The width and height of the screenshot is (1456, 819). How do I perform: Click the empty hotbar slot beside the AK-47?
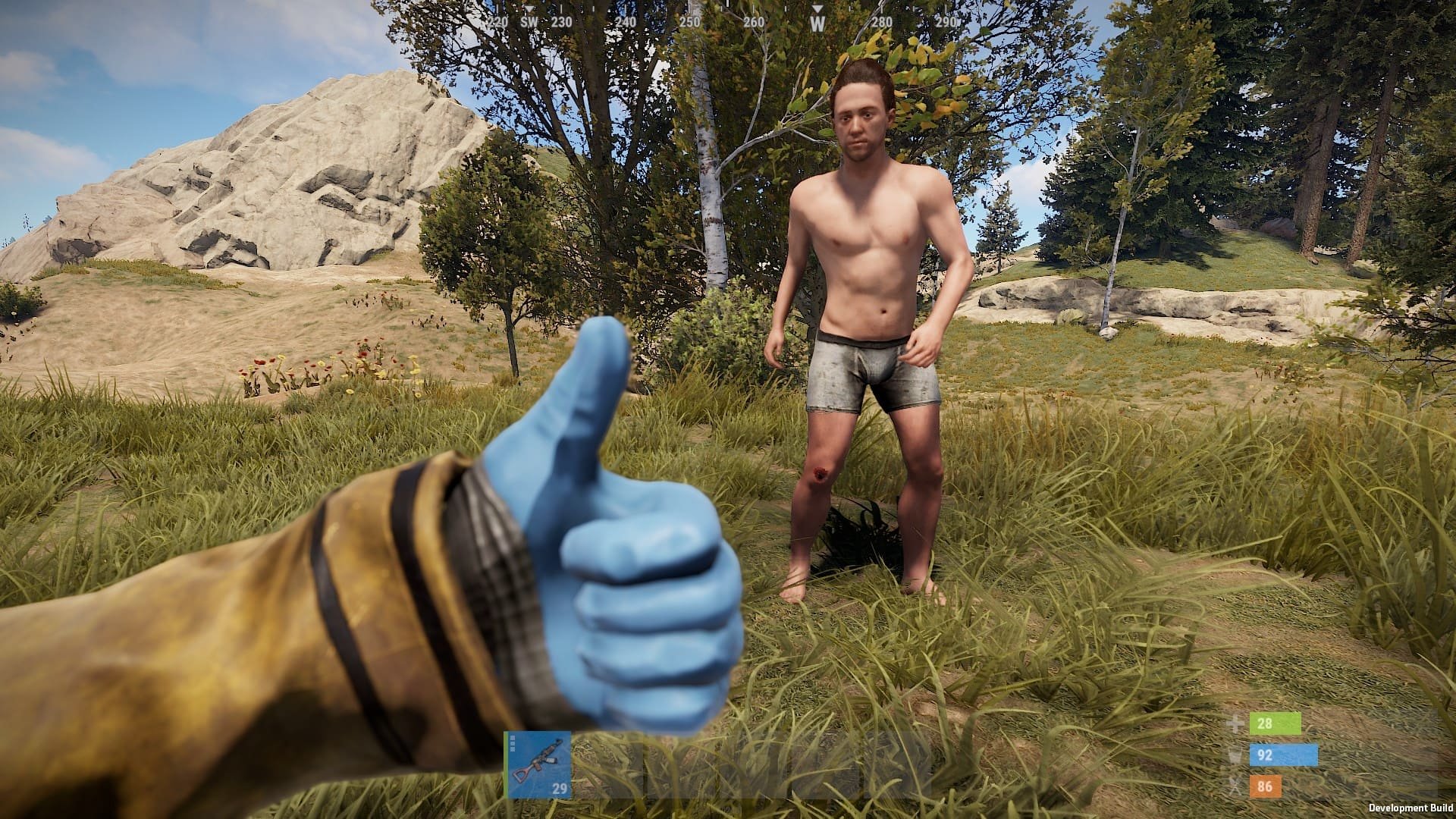coord(608,764)
